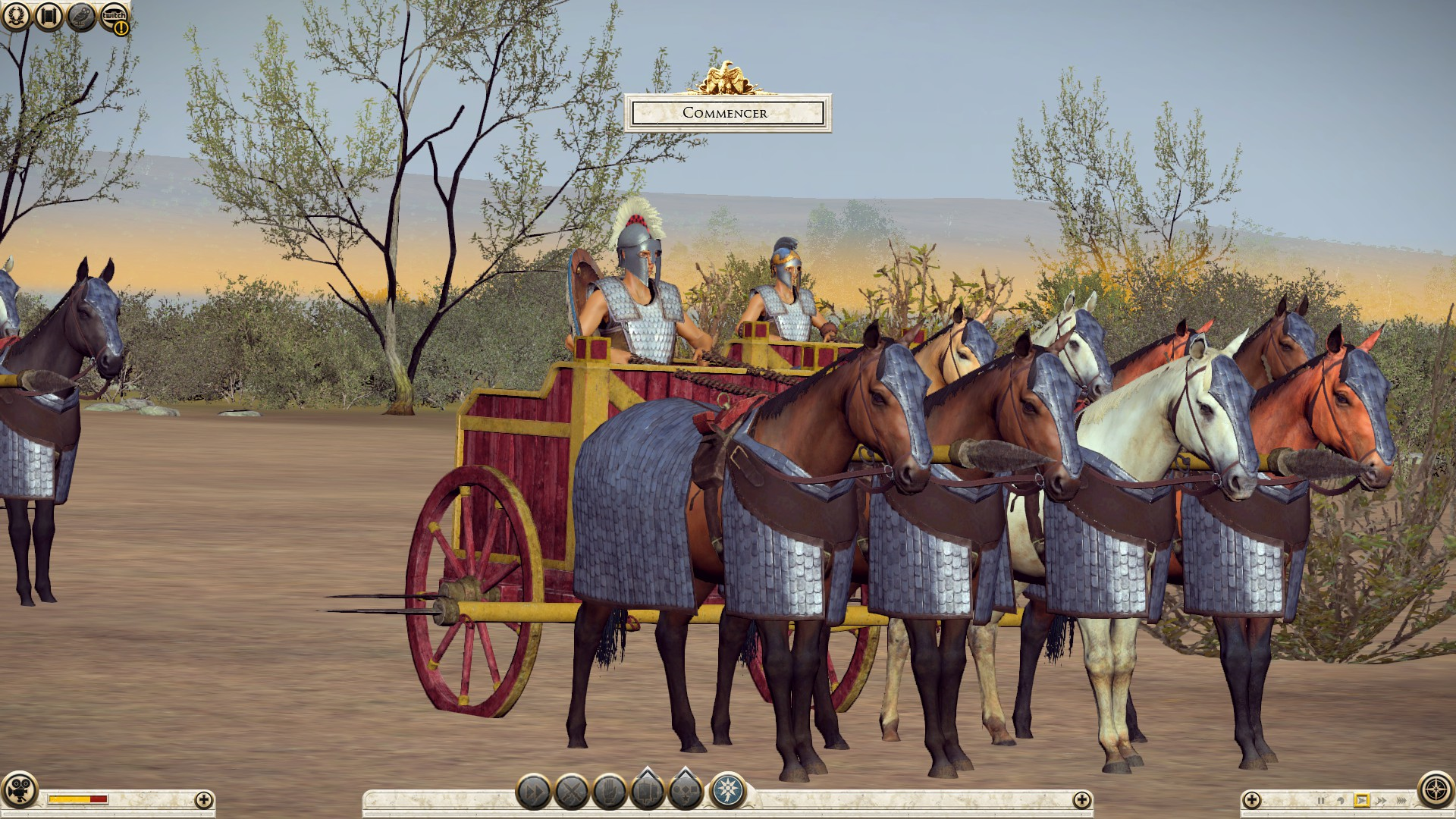This screenshot has width=1456, height=819.
Task: Click the film camera icon
Action: click(19, 792)
